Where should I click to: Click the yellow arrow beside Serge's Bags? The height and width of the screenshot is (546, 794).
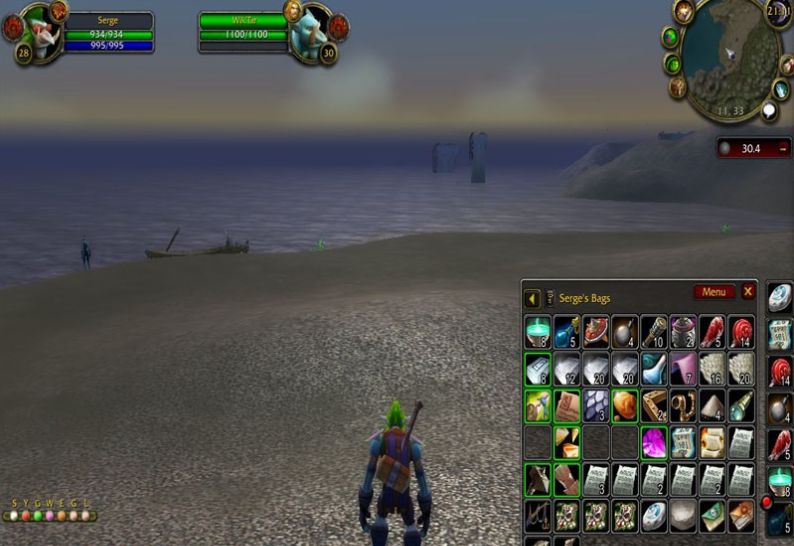pos(532,298)
